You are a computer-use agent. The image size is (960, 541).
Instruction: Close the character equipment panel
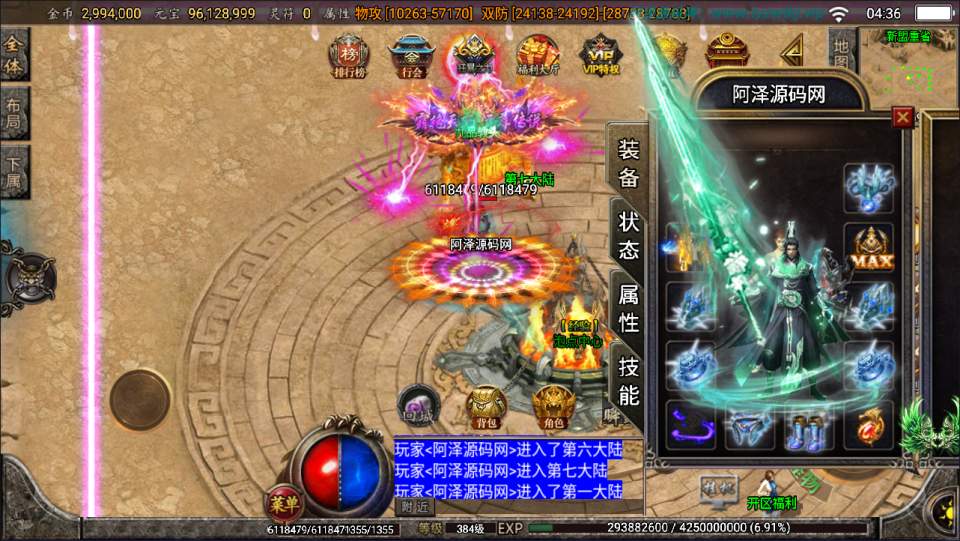[x=903, y=118]
